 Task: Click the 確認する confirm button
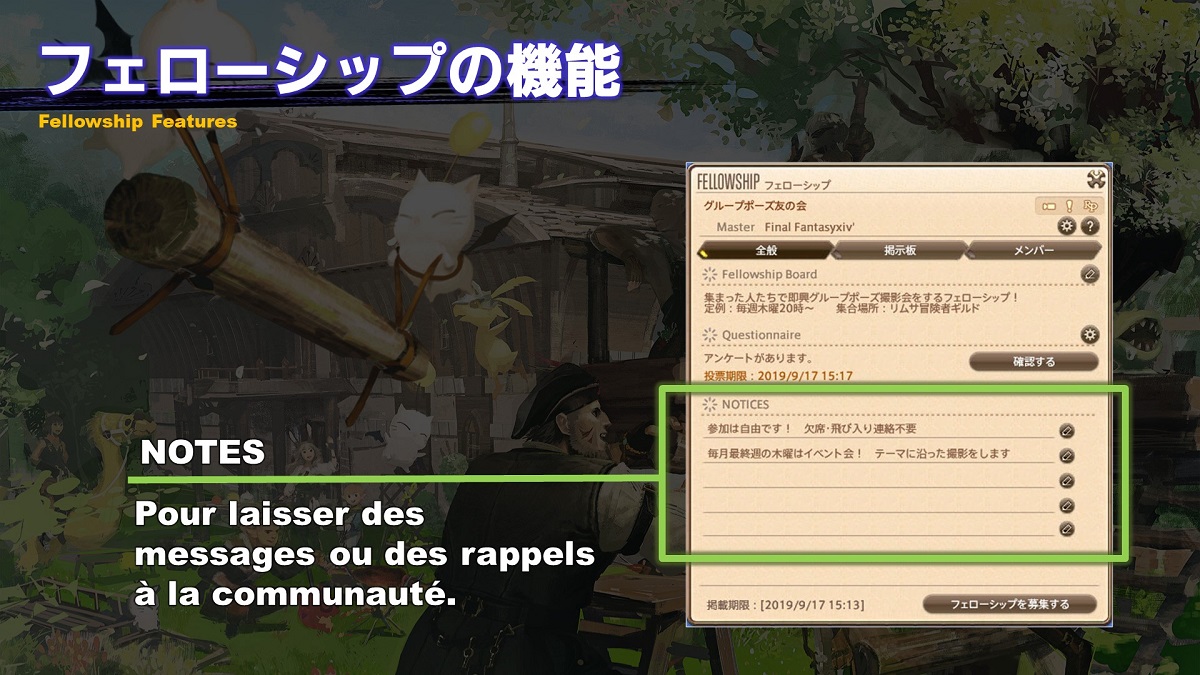[1033, 361]
